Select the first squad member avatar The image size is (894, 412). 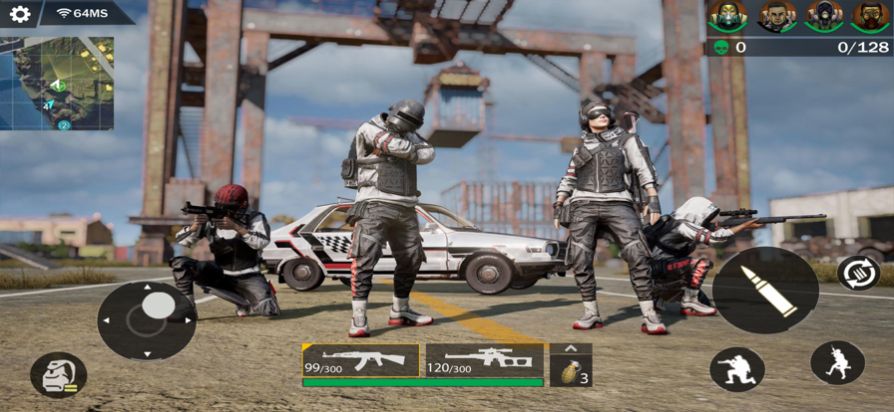tap(727, 15)
